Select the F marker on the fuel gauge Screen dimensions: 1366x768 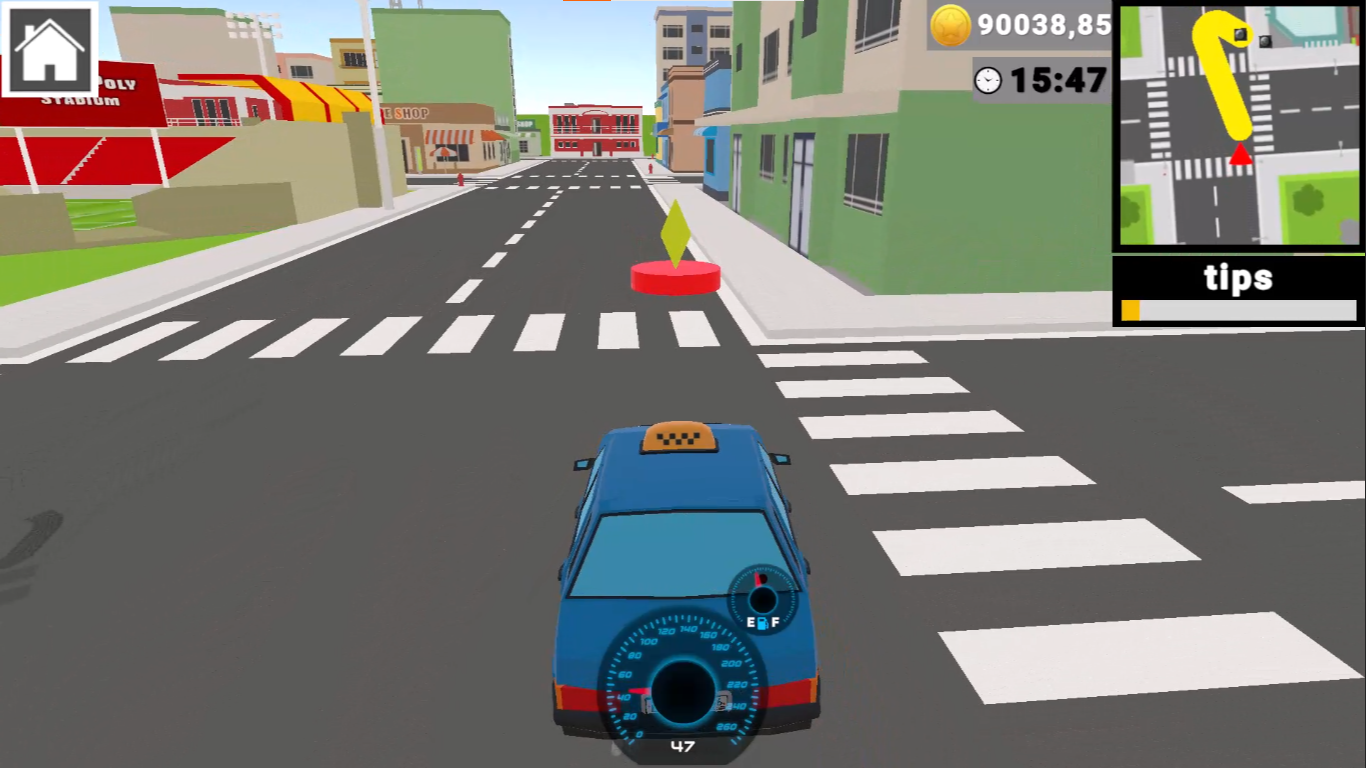click(x=777, y=623)
